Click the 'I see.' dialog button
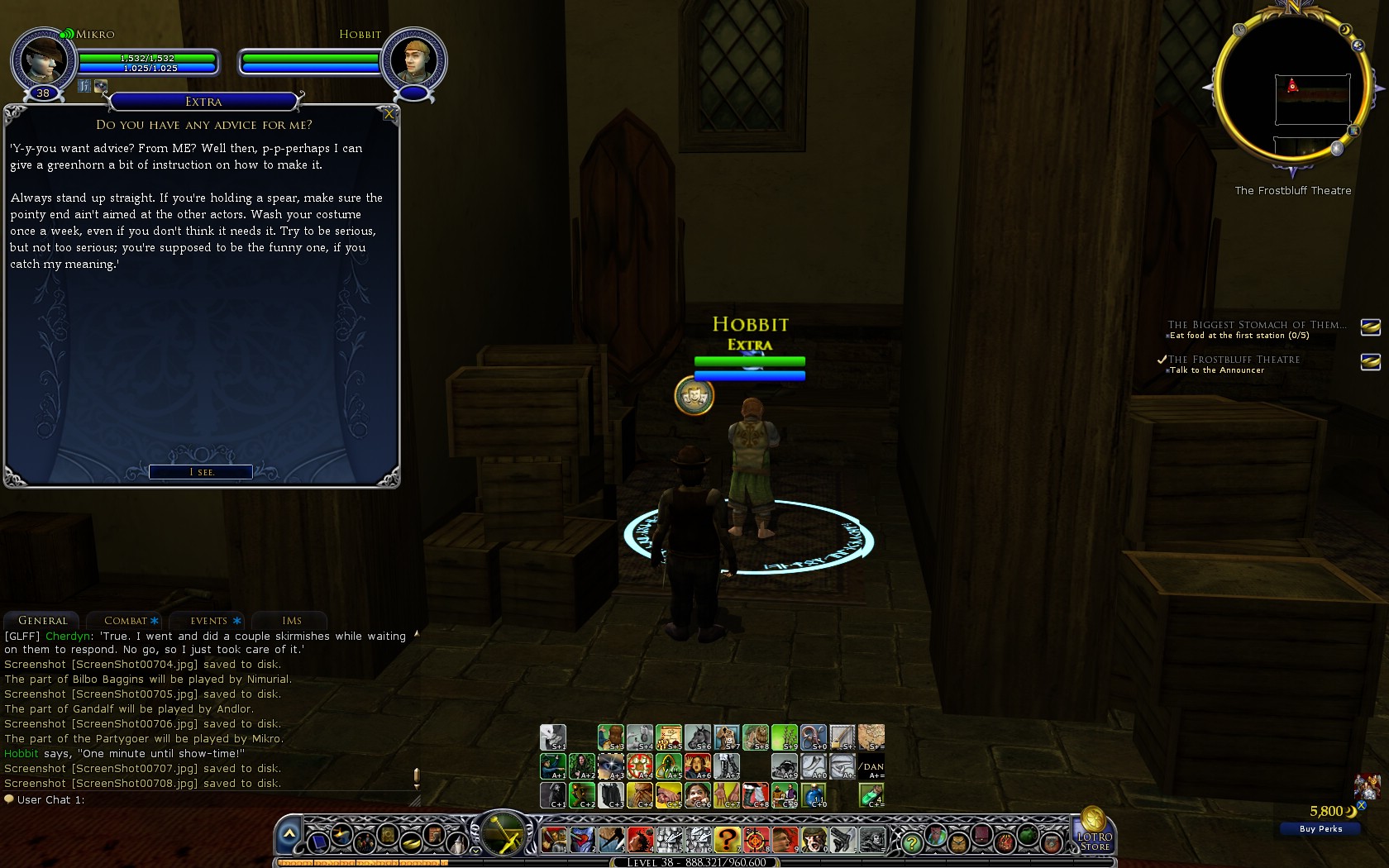 coord(200,471)
